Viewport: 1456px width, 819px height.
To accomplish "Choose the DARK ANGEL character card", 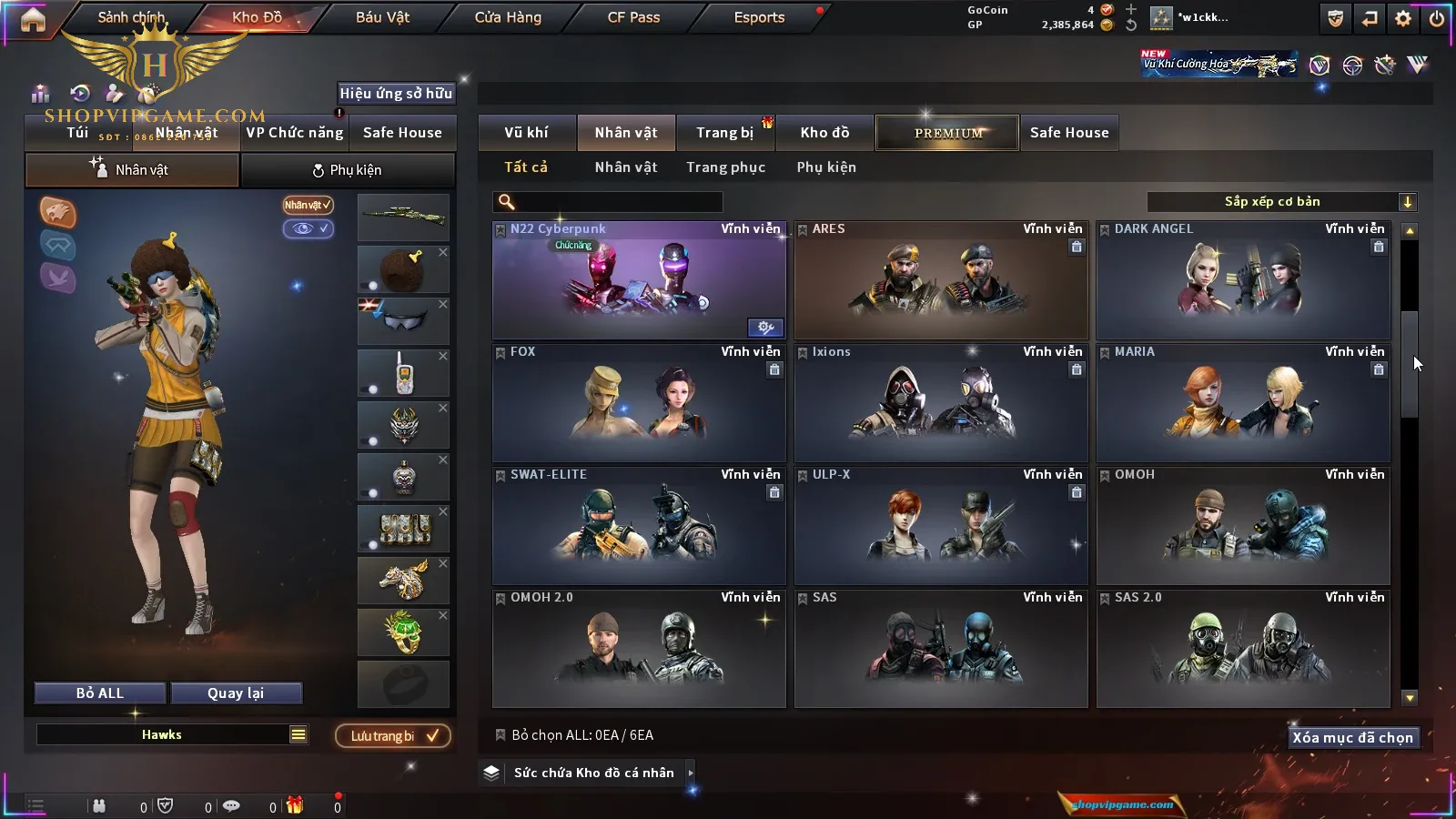I will 1243,280.
